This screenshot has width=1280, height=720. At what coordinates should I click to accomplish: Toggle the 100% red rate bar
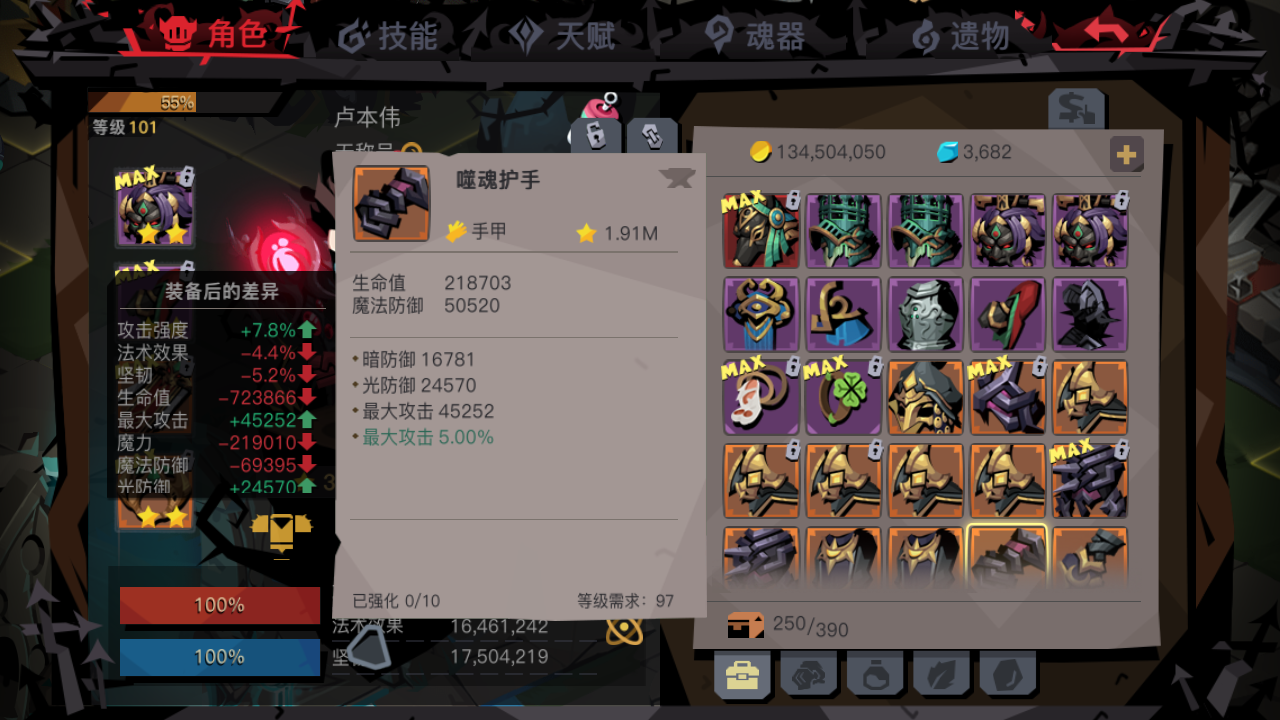pyautogui.click(x=219, y=605)
